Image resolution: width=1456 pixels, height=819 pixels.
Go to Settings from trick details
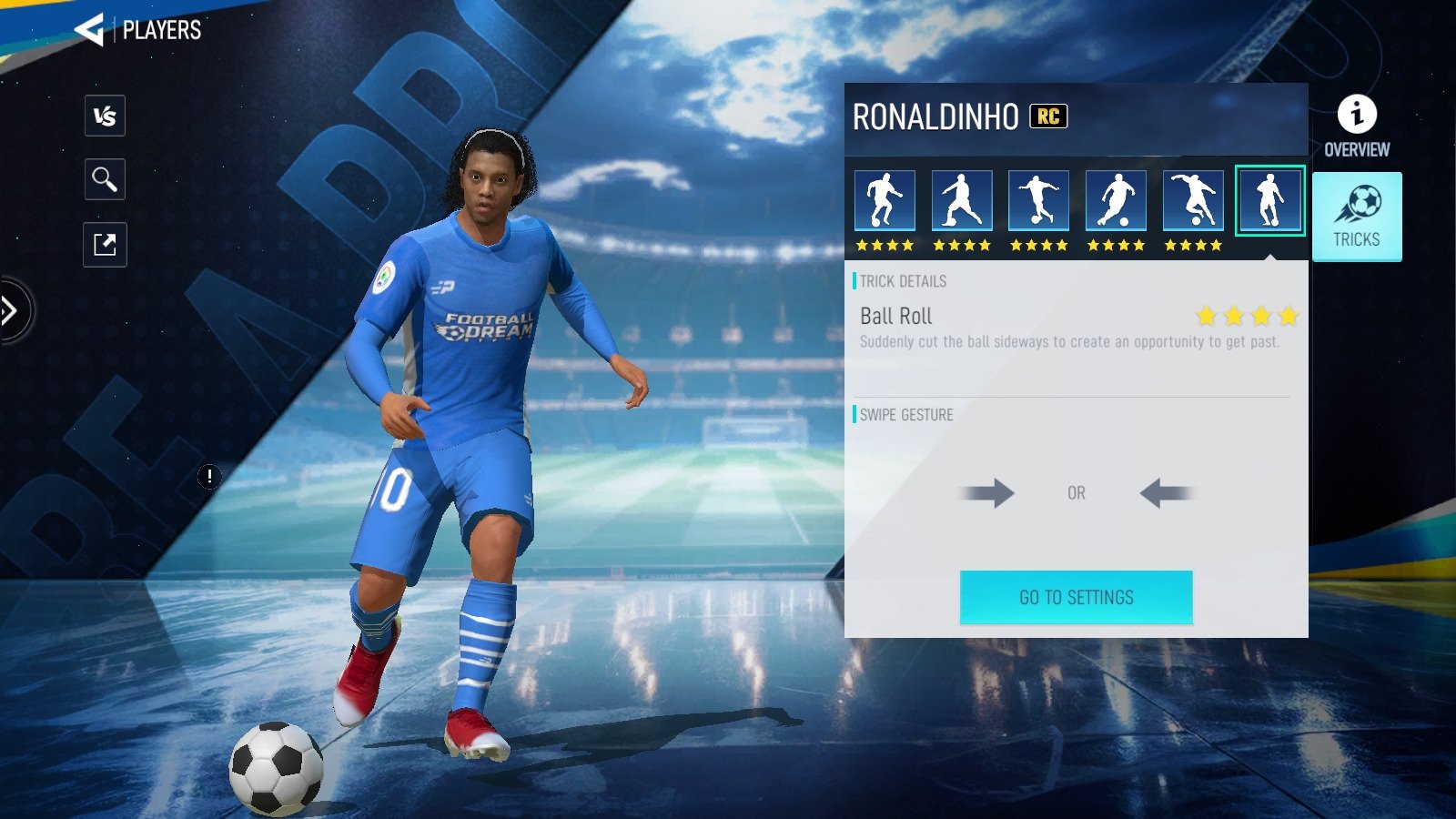pyautogui.click(x=1076, y=597)
